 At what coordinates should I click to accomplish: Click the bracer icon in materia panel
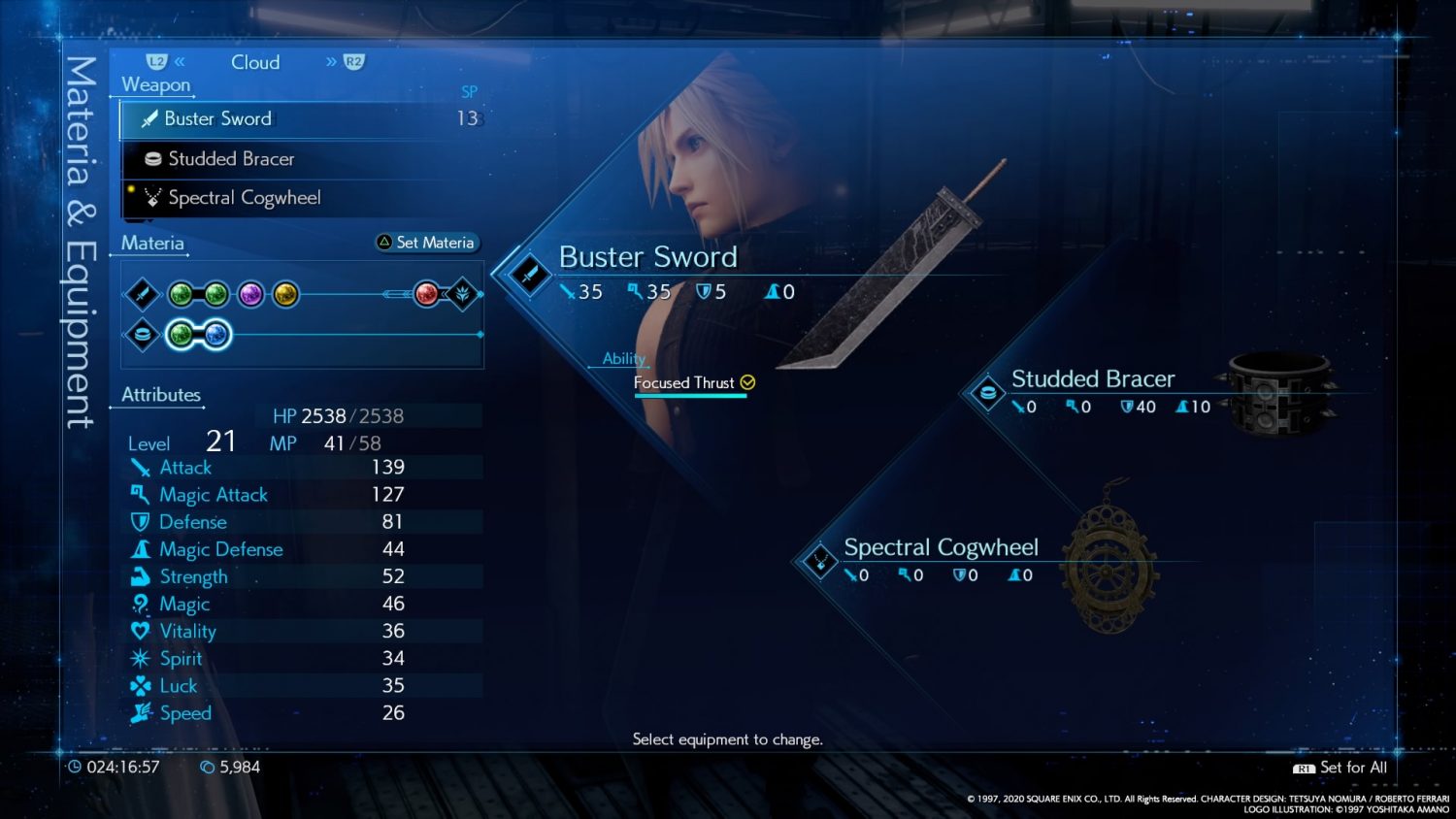[143, 335]
